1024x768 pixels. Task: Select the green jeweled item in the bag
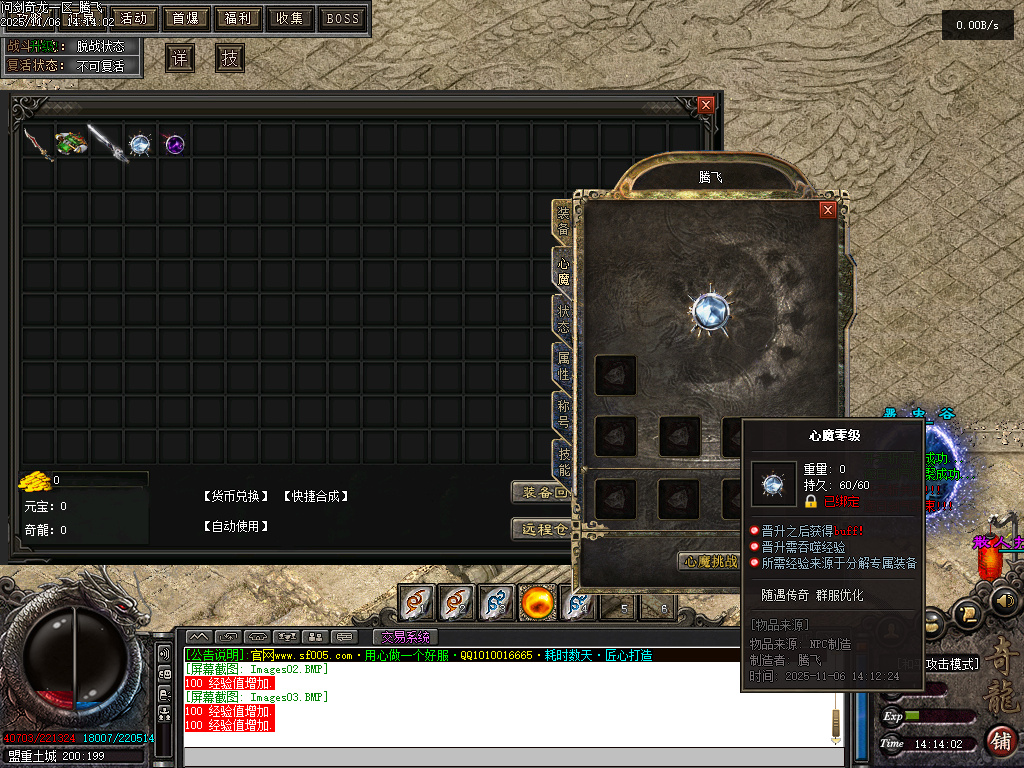tap(71, 144)
